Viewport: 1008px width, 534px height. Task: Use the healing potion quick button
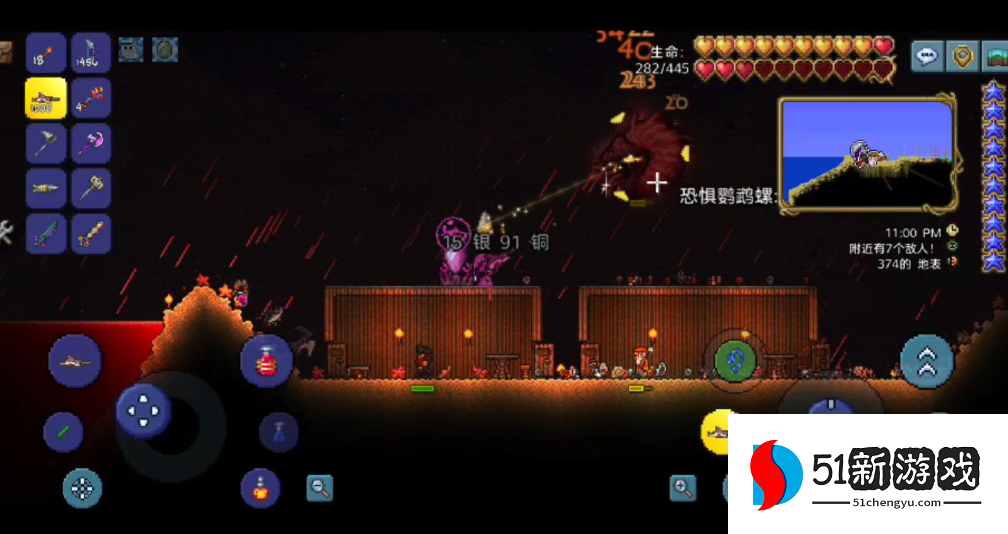click(266, 361)
